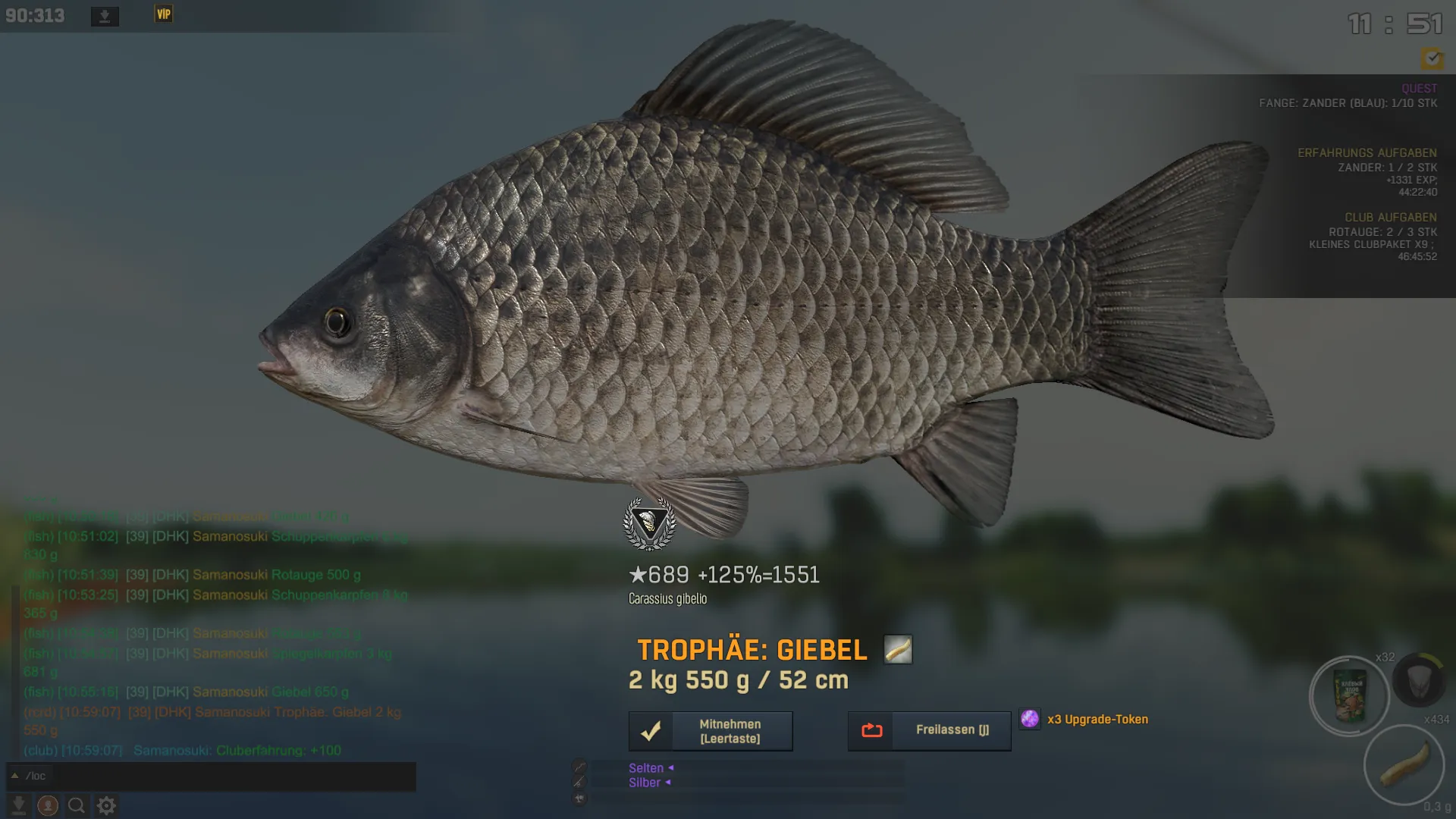Click the worm bait icon beside Trophäe: Giebel

coord(898,650)
